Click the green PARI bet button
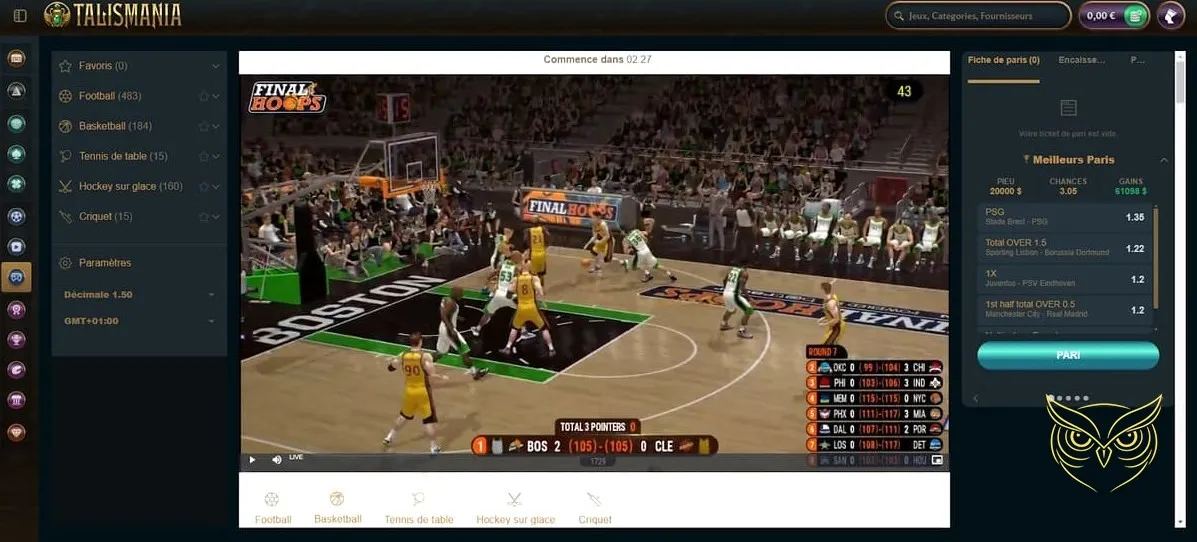 click(1067, 355)
